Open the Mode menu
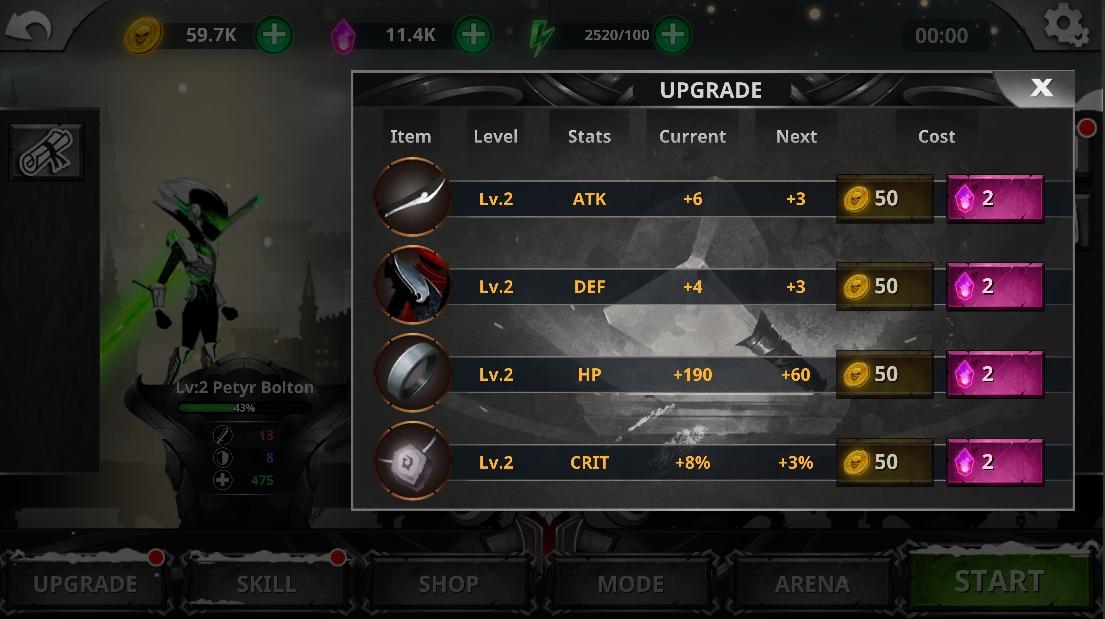Image resolution: width=1105 pixels, height=619 pixels. [630, 583]
